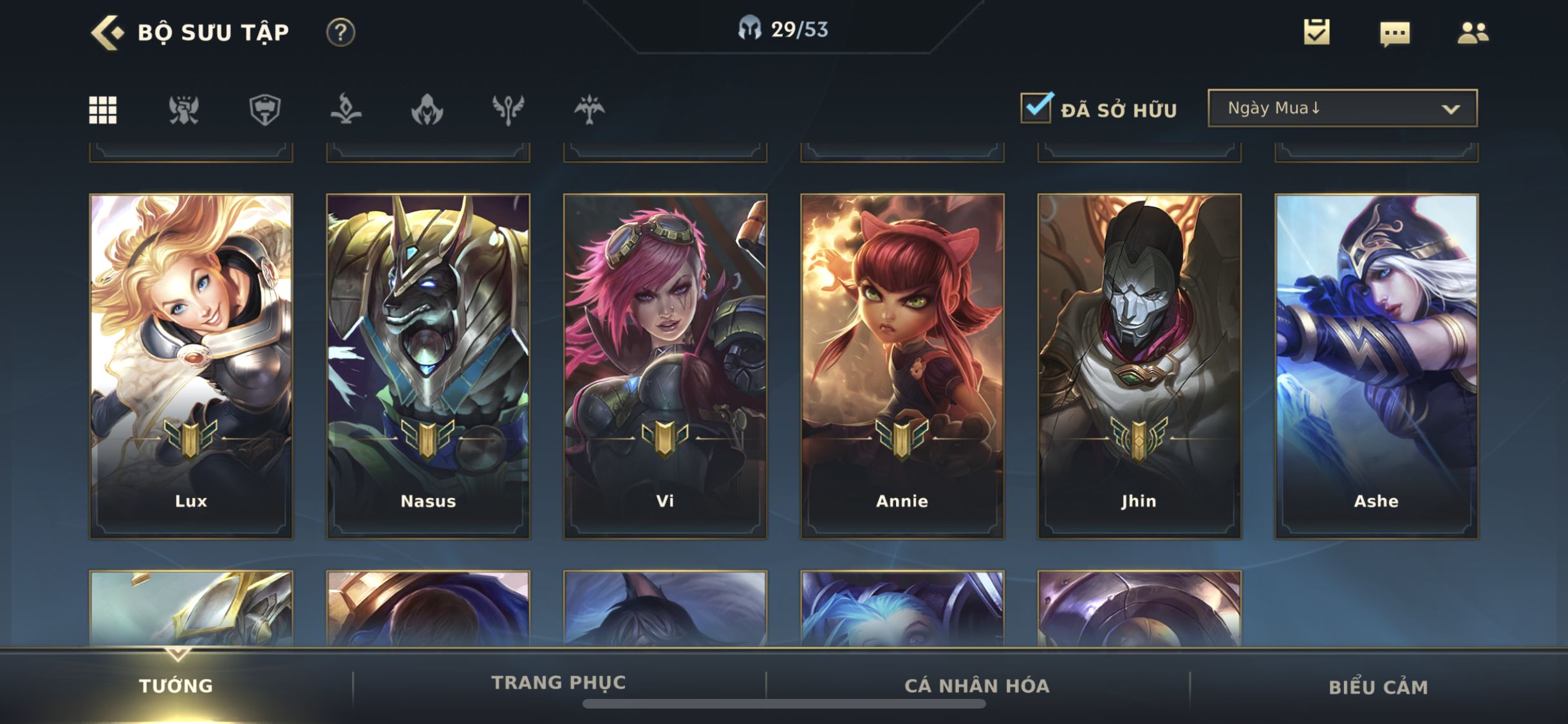Toggle the Đã Sở Hữu checkbox
Image resolution: width=1568 pixels, height=724 pixels.
coord(1036,108)
